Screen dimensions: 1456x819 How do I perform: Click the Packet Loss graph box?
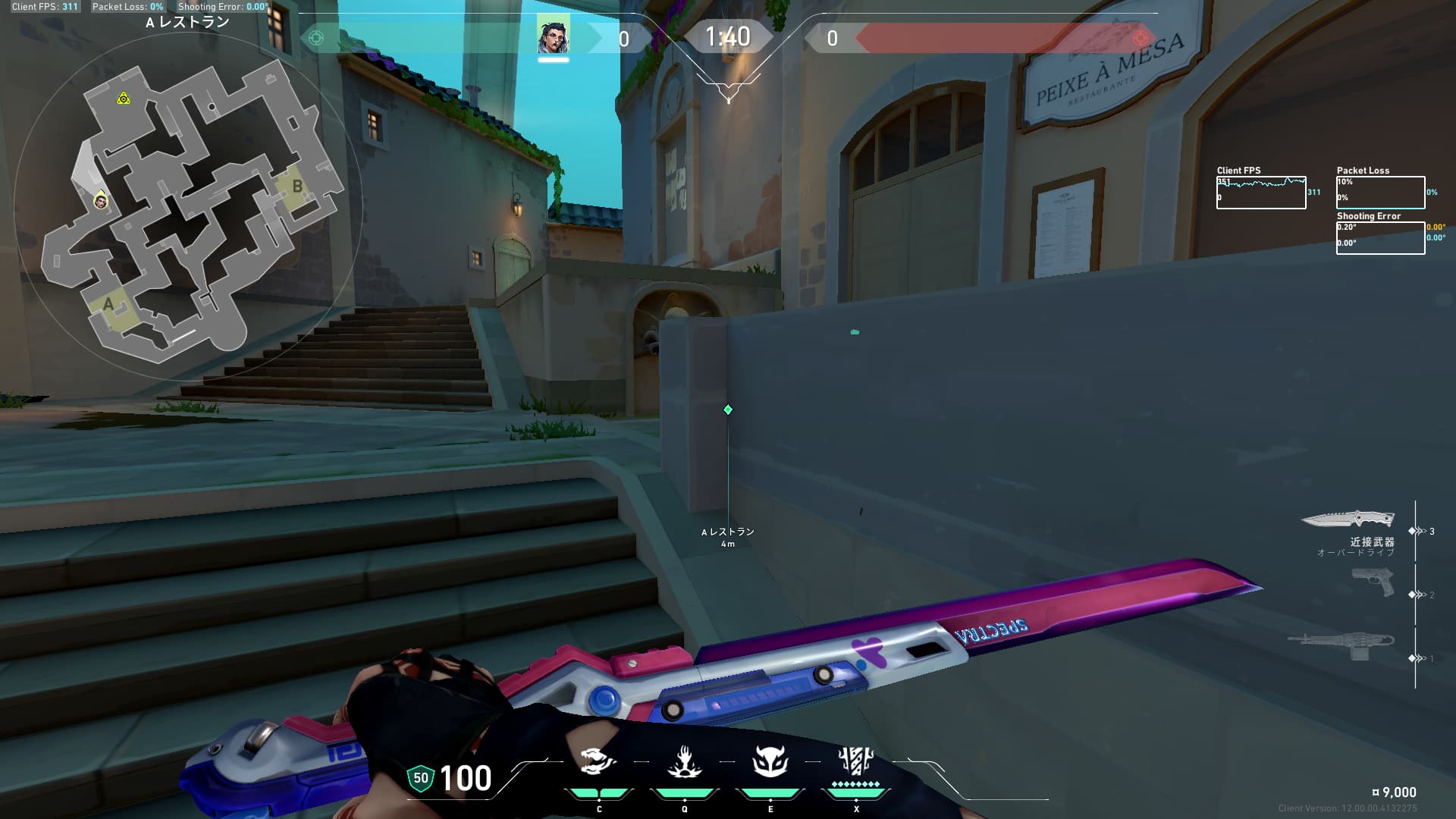click(1380, 193)
